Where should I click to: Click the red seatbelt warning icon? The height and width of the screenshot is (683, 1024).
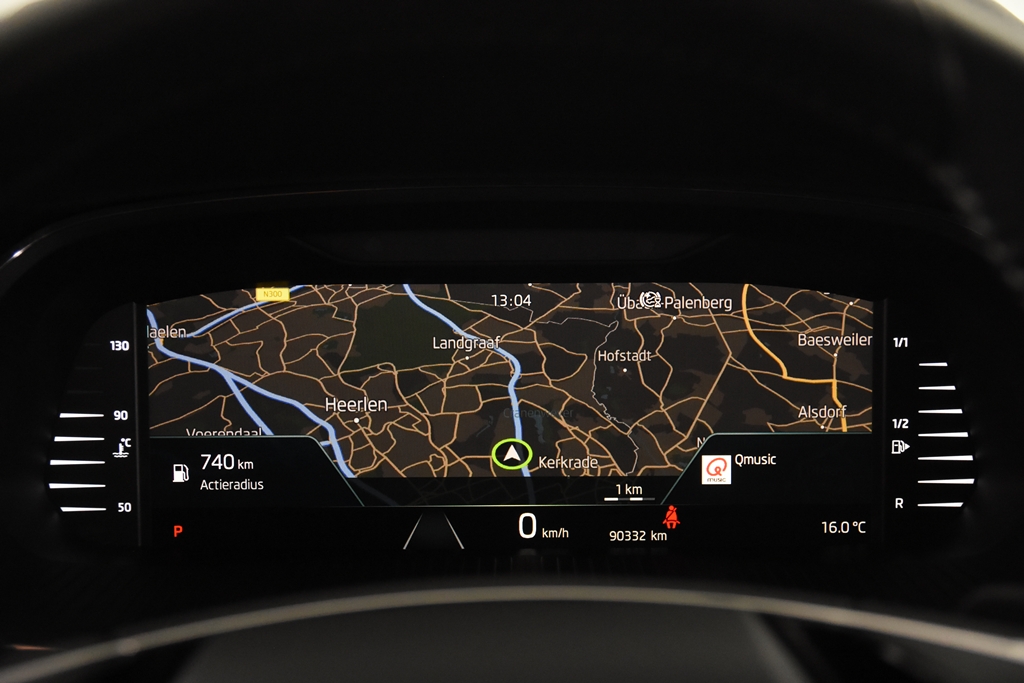coord(671,517)
